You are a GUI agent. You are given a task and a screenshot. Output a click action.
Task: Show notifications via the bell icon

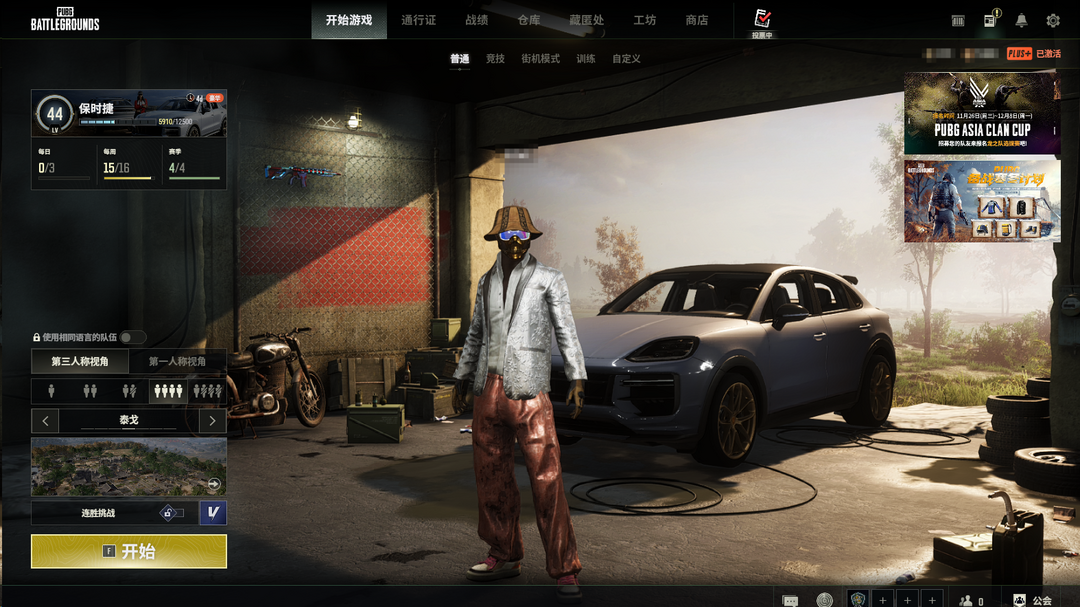coord(1021,20)
